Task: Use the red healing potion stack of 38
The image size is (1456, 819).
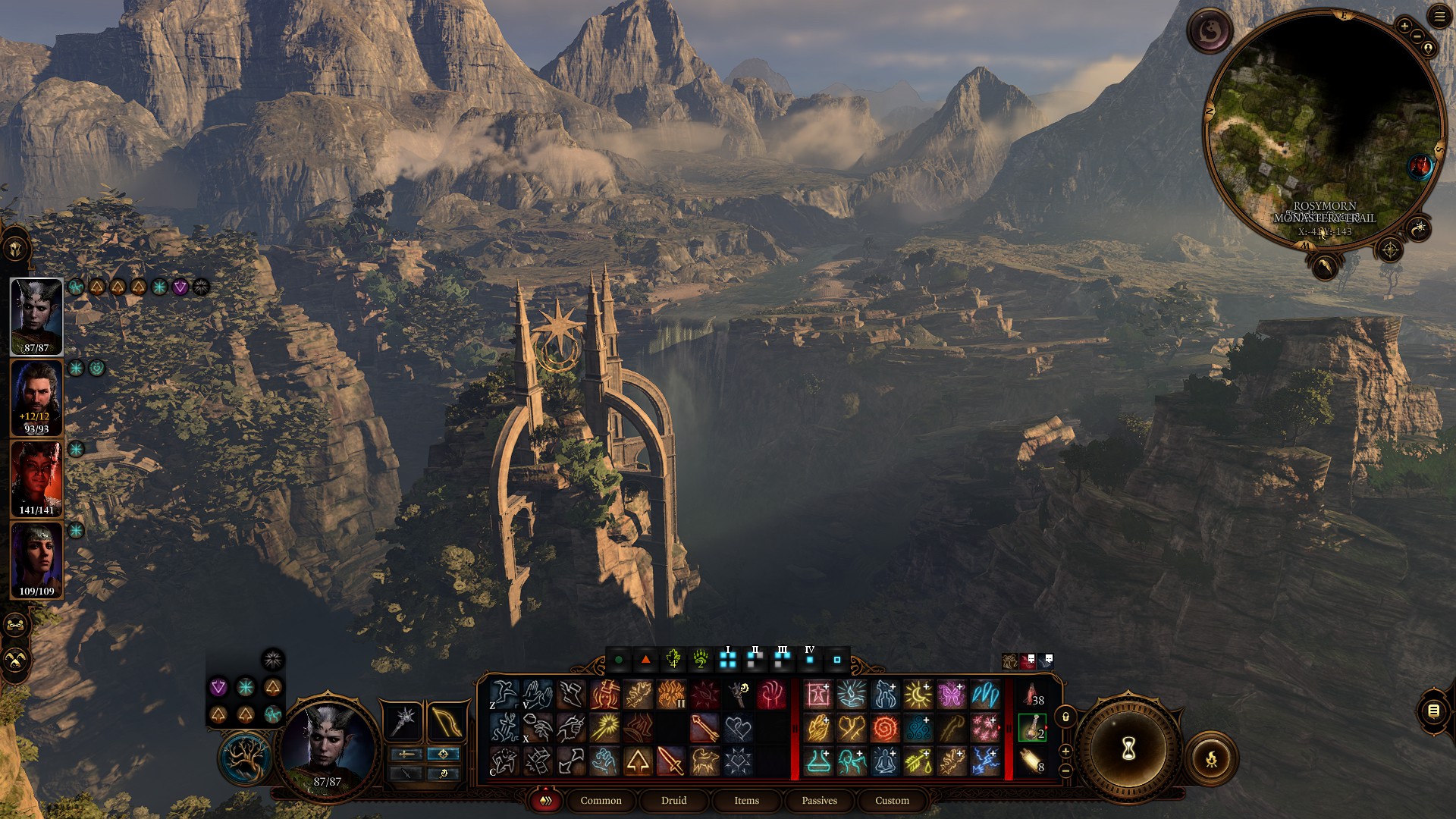Action: point(1032,694)
